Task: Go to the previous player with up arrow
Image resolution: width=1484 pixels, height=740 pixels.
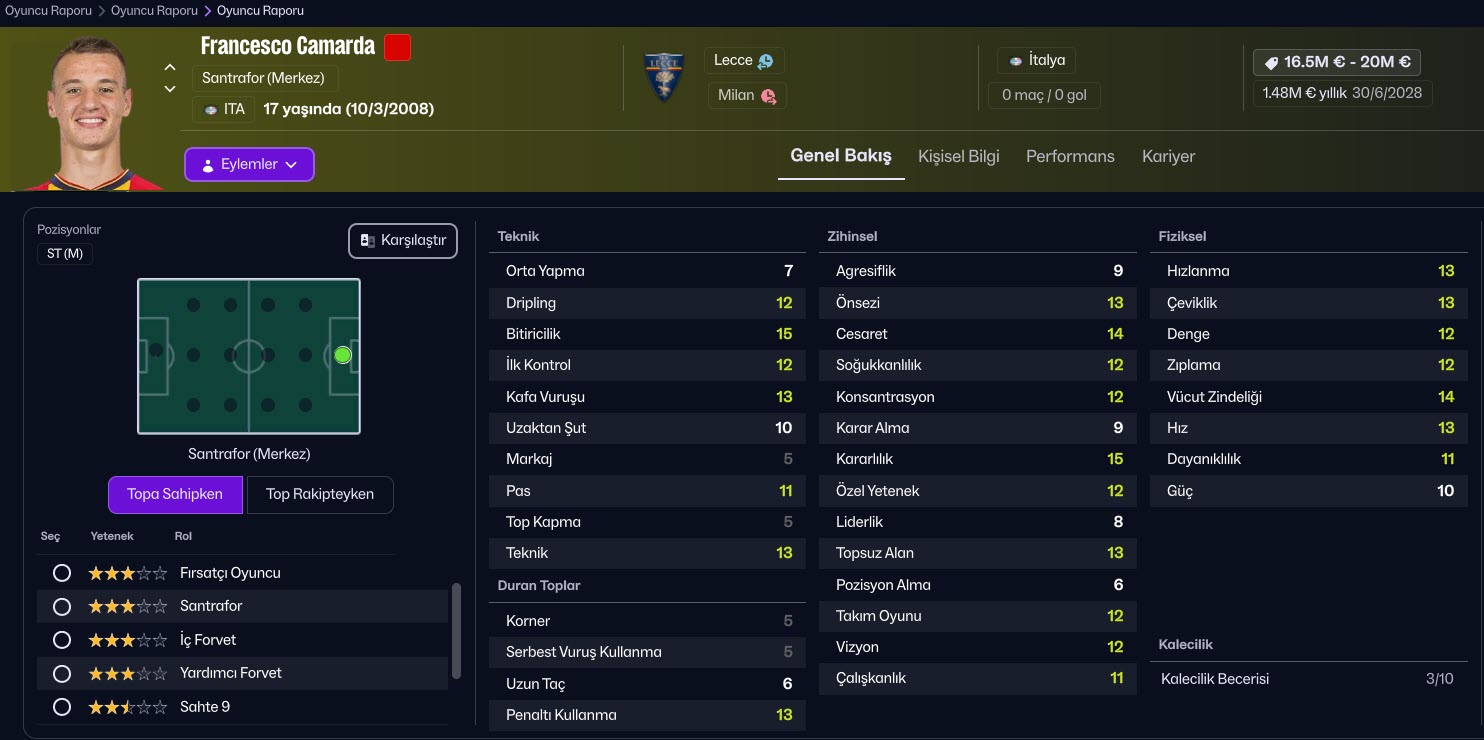Action: point(170,67)
